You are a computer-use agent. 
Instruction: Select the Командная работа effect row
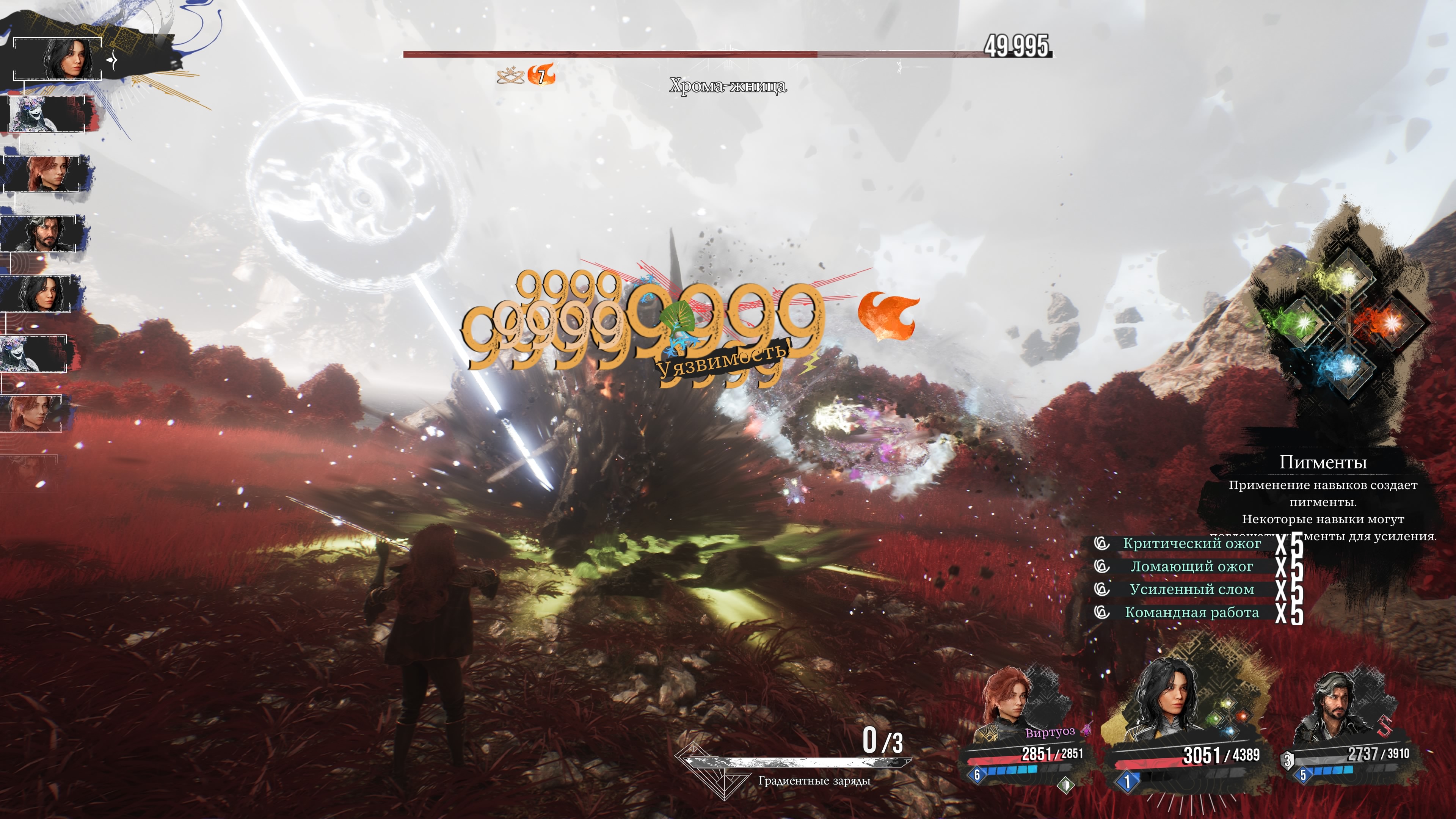click(1191, 613)
